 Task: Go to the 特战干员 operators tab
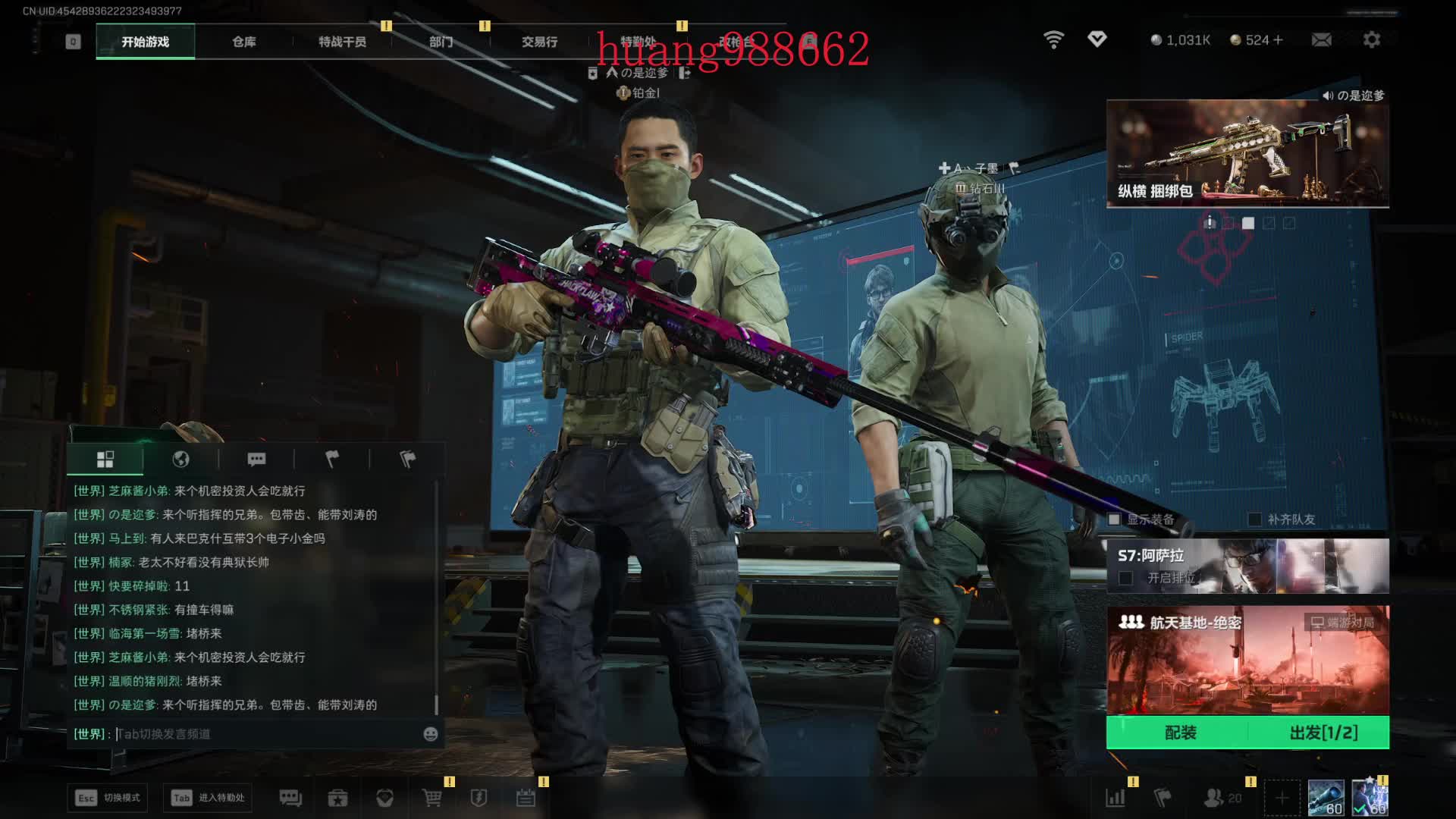click(x=342, y=42)
